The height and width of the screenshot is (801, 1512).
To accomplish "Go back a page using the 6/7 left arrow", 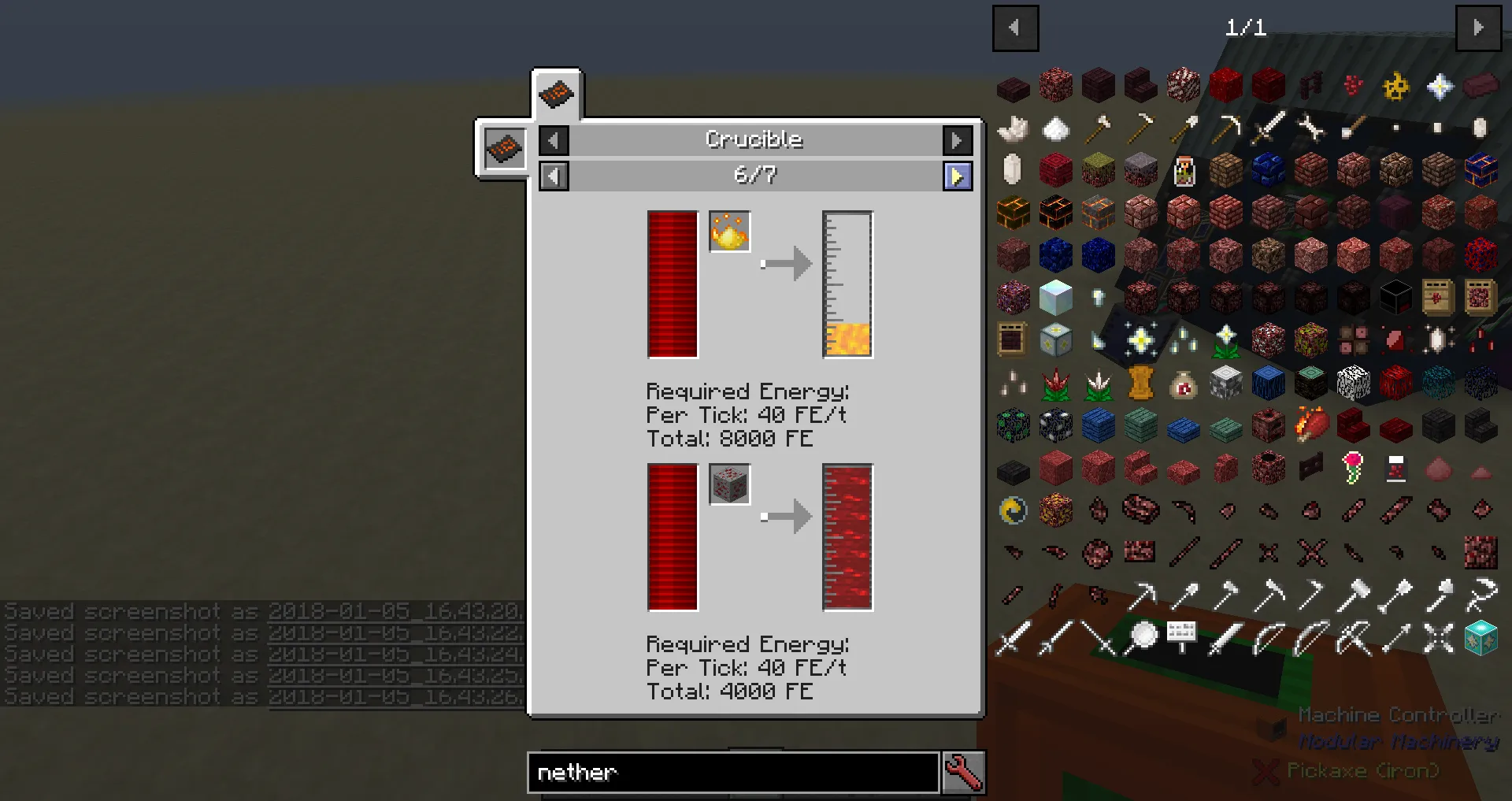I will tap(554, 176).
